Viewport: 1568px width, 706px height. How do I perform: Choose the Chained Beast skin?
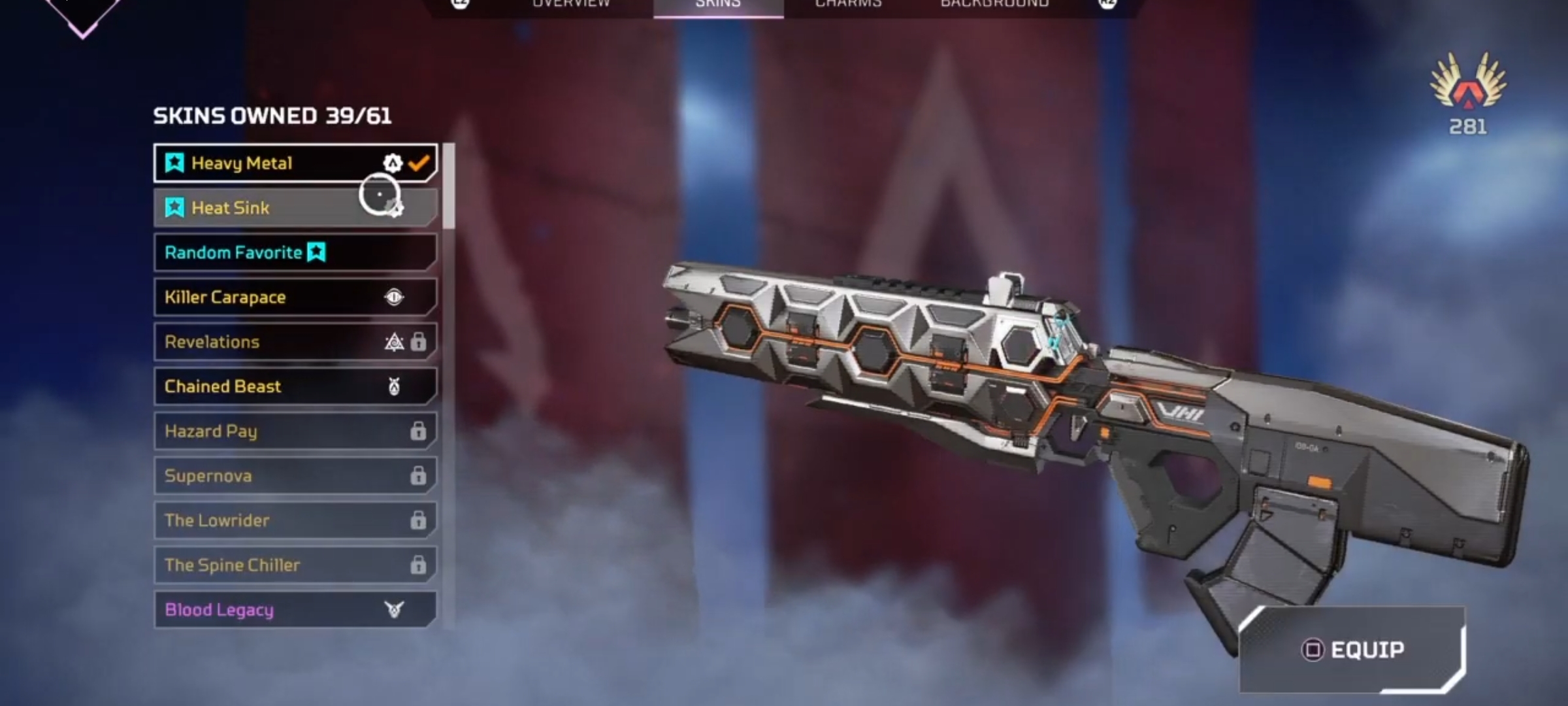click(294, 386)
